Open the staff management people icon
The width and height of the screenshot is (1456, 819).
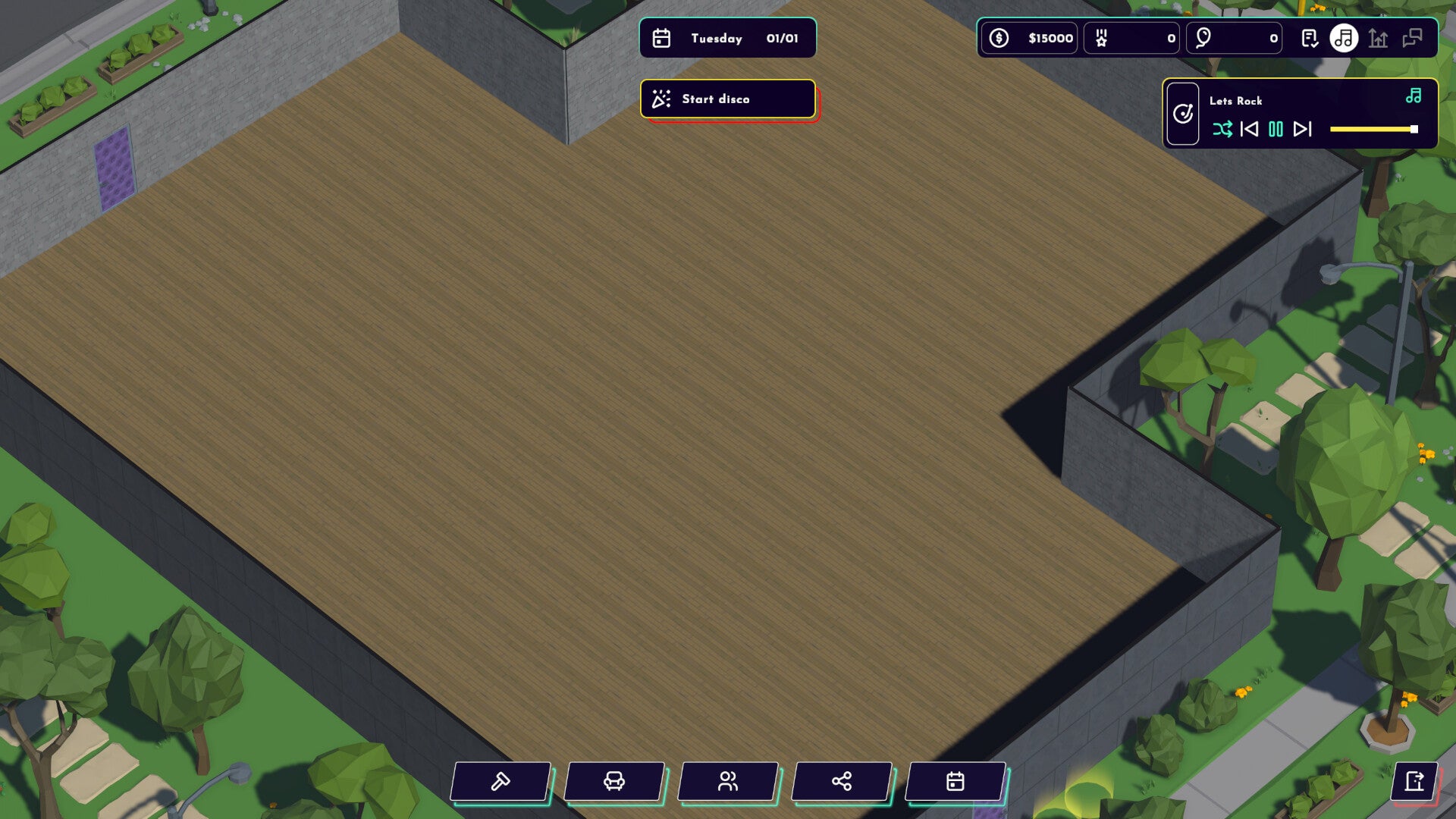[x=728, y=781]
